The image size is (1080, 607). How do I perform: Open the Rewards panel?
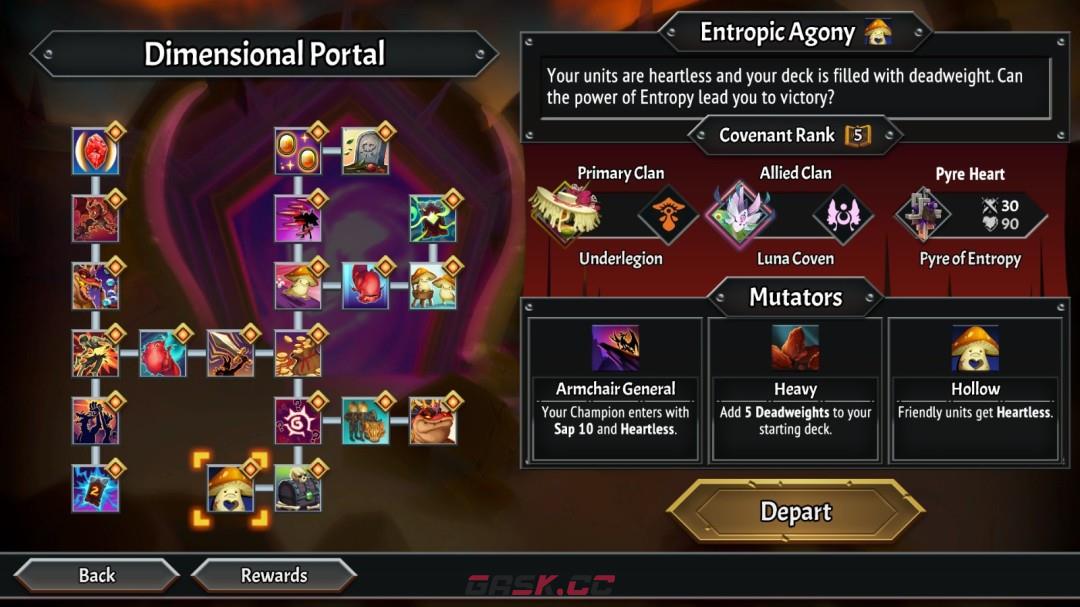click(x=274, y=575)
